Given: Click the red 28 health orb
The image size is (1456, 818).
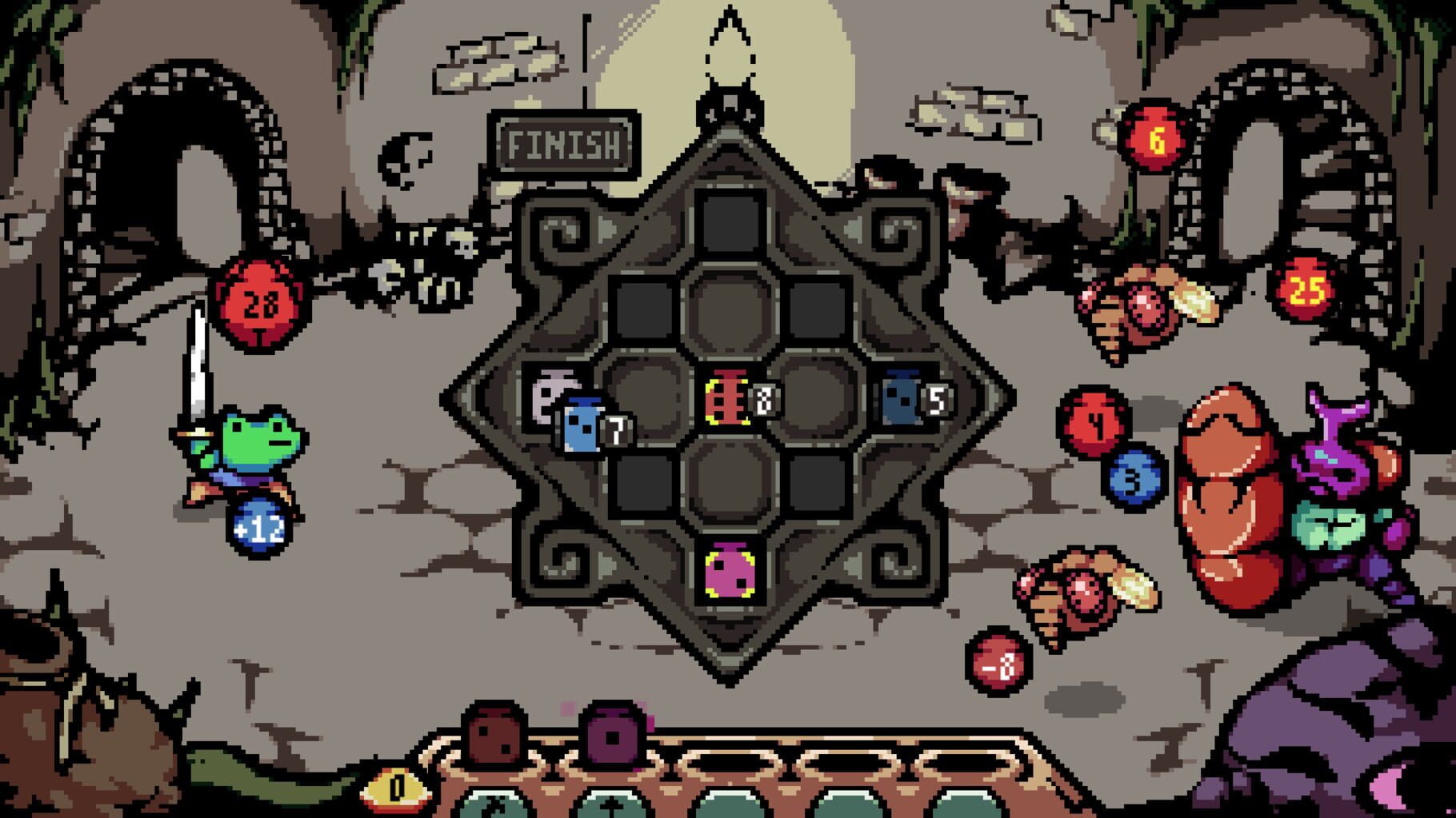Looking at the screenshot, I should (259, 301).
